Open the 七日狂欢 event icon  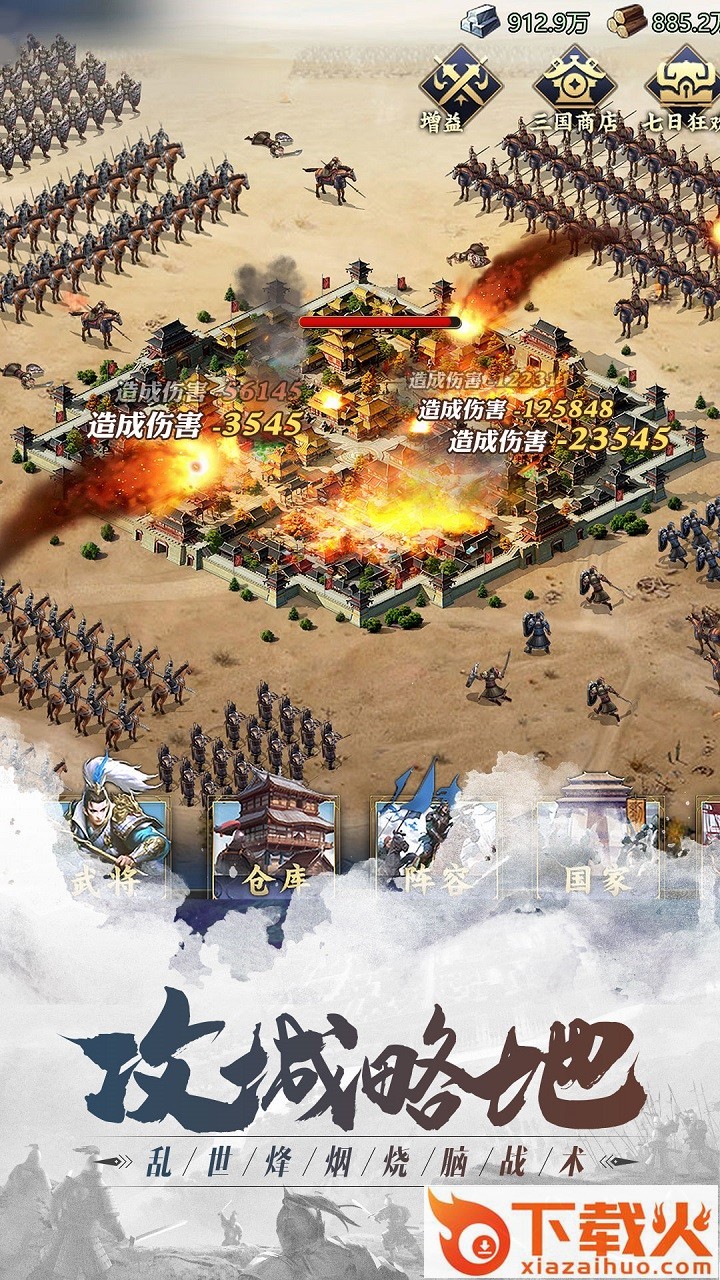coord(685,83)
